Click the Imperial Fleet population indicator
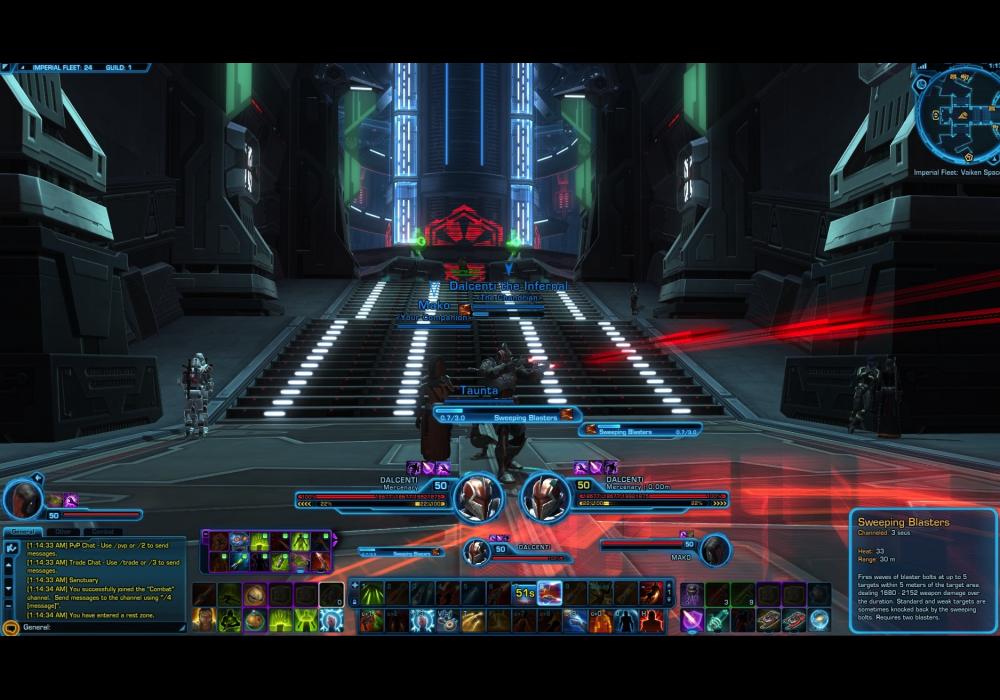 click(60, 67)
